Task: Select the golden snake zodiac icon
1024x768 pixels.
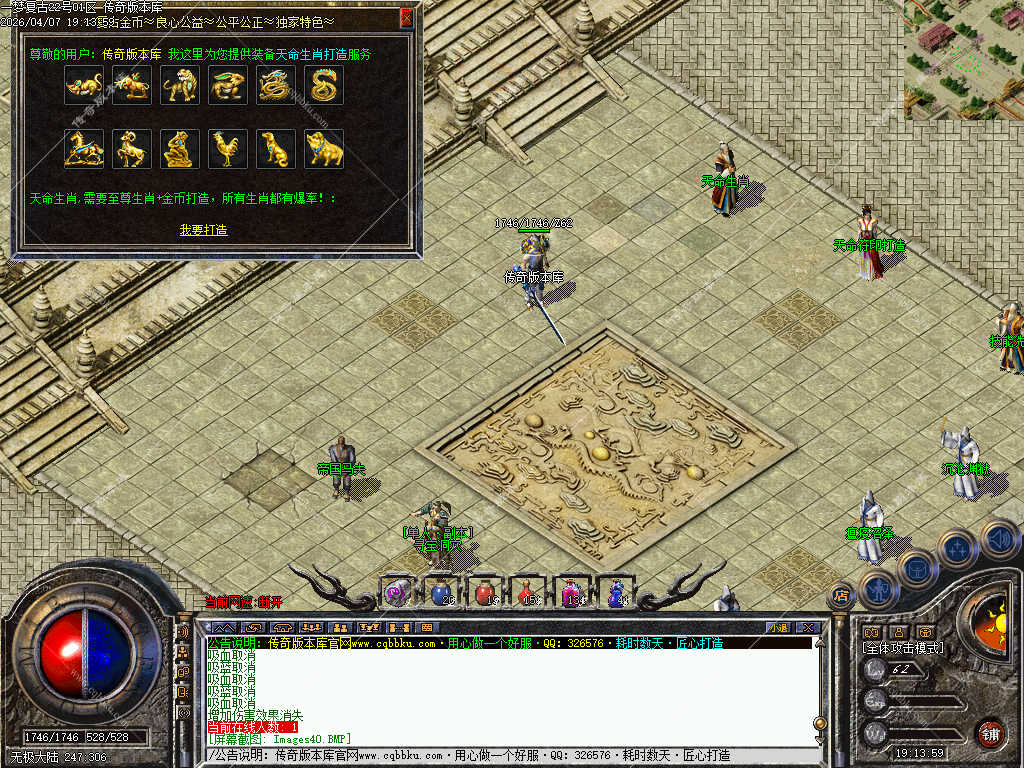Action: 324,86
